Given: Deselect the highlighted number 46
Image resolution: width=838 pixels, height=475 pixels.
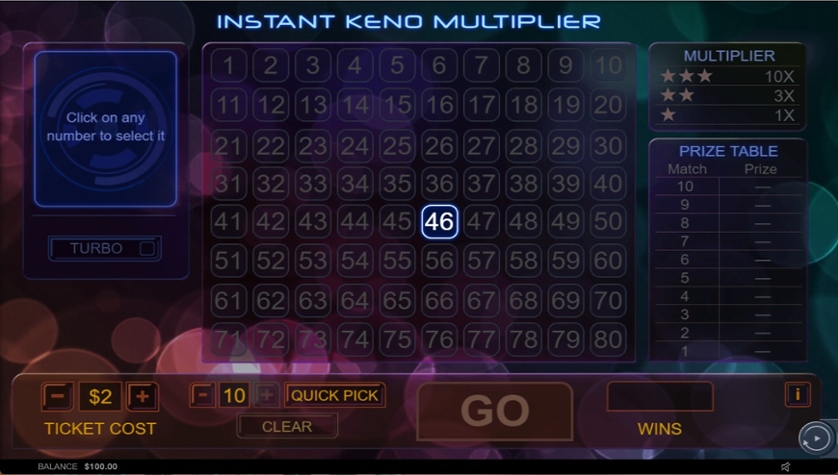Looking at the screenshot, I should point(439,222).
